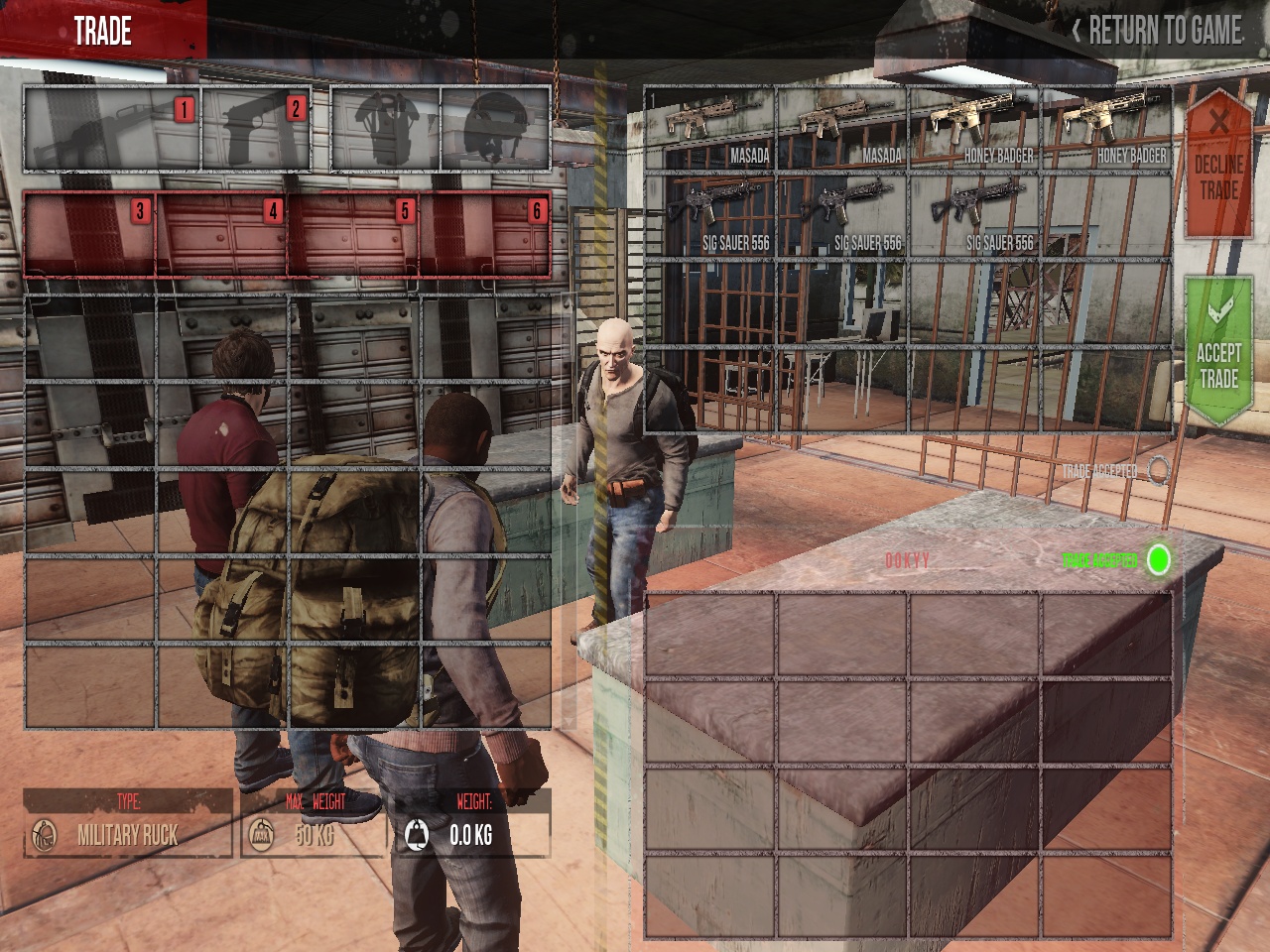Choose the body armor vest slot
Viewport: 1270px width, 952px height.
tap(386, 130)
